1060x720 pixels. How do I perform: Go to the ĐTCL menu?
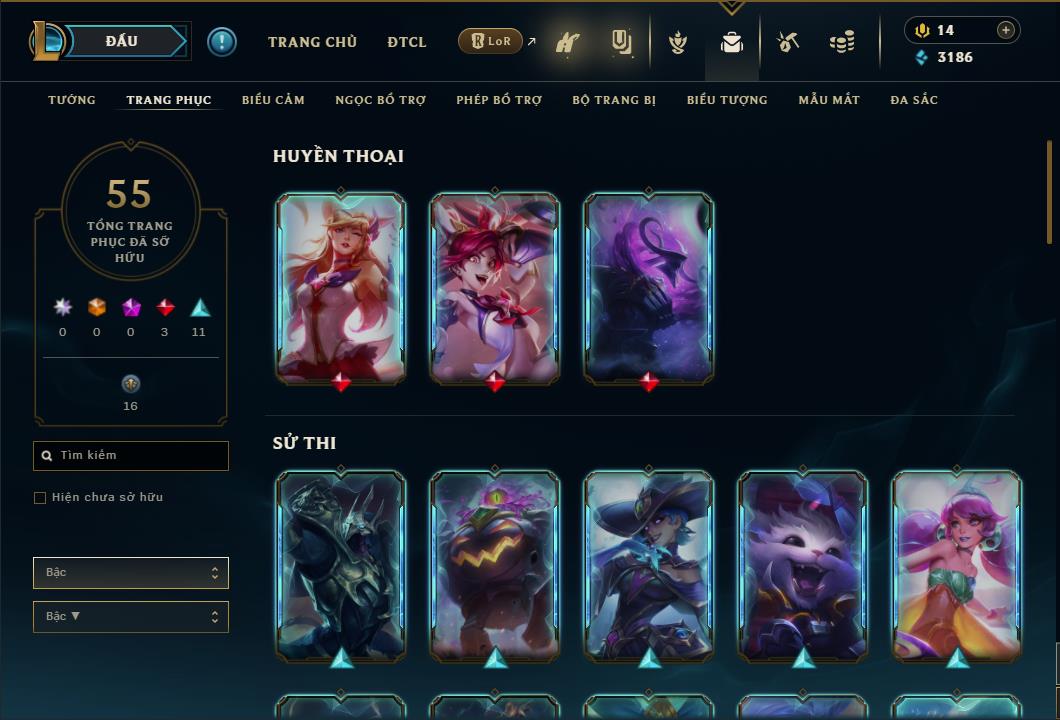(406, 42)
